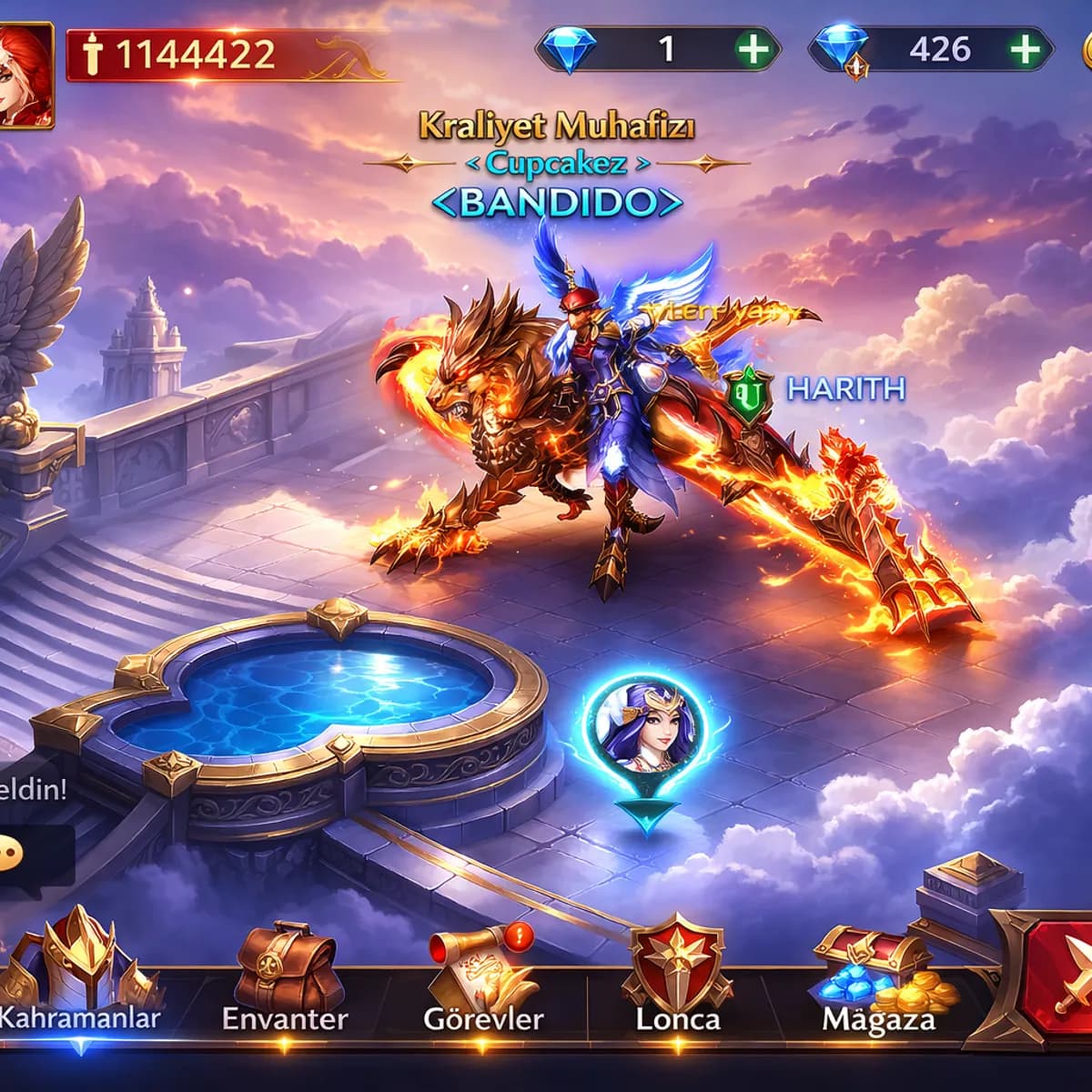Add gold-trimmed diamonds next to 426
The image size is (1092, 1092).
(x=1026, y=48)
